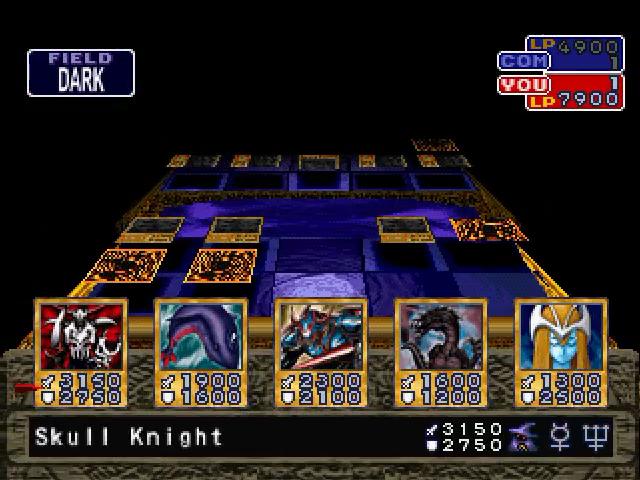This screenshot has height=480, width=640.
Task: Choose the blonde helmeted woman card
Action: tap(559, 350)
